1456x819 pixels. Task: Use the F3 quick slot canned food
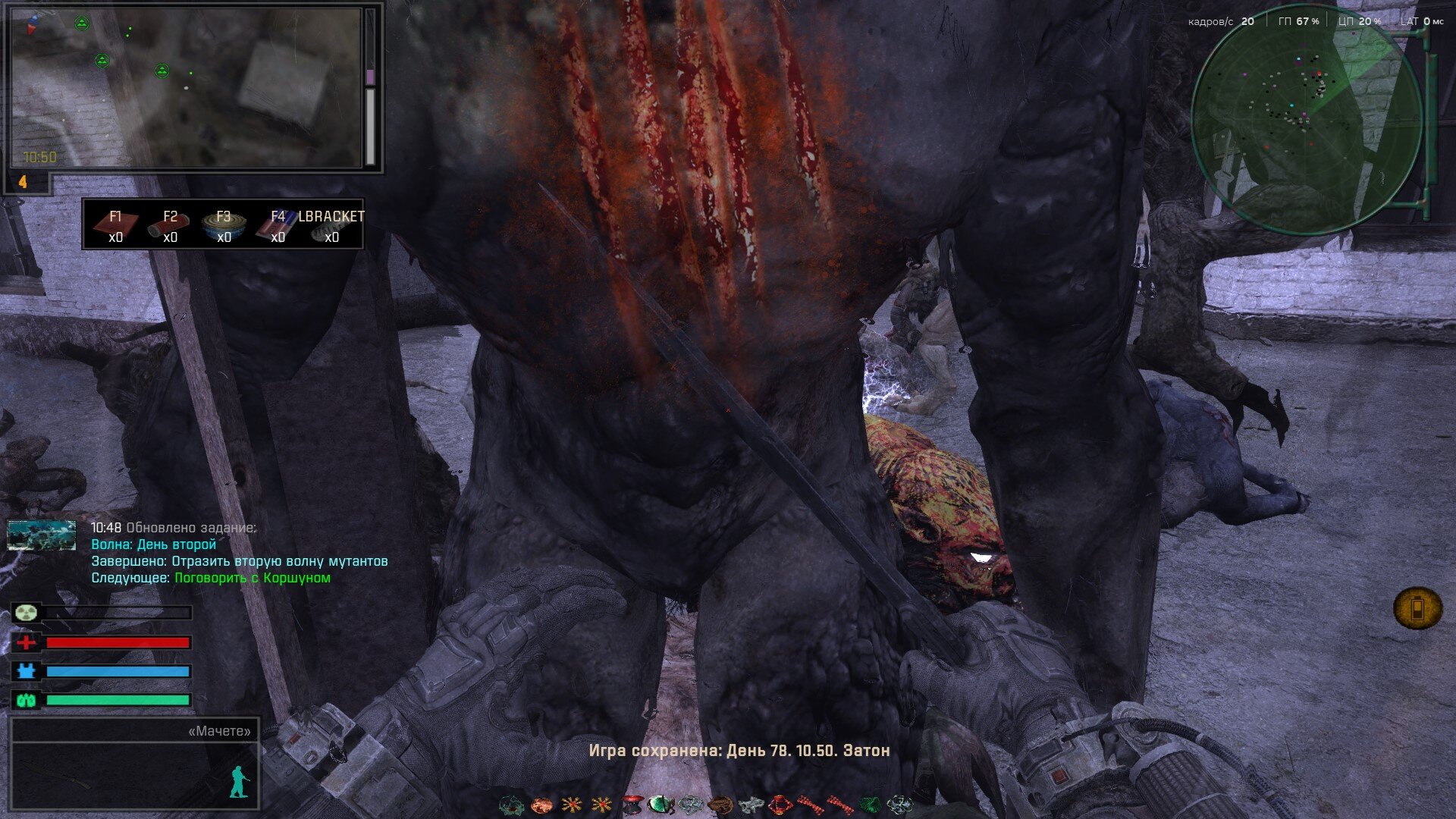coord(223,225)
